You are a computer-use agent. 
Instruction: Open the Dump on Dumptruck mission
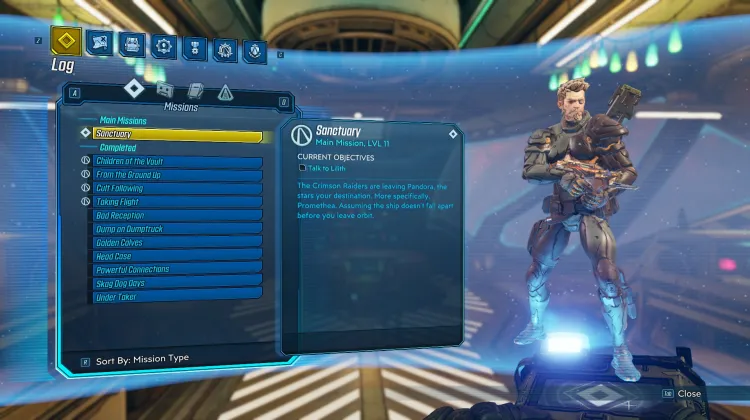pos(176,229)
